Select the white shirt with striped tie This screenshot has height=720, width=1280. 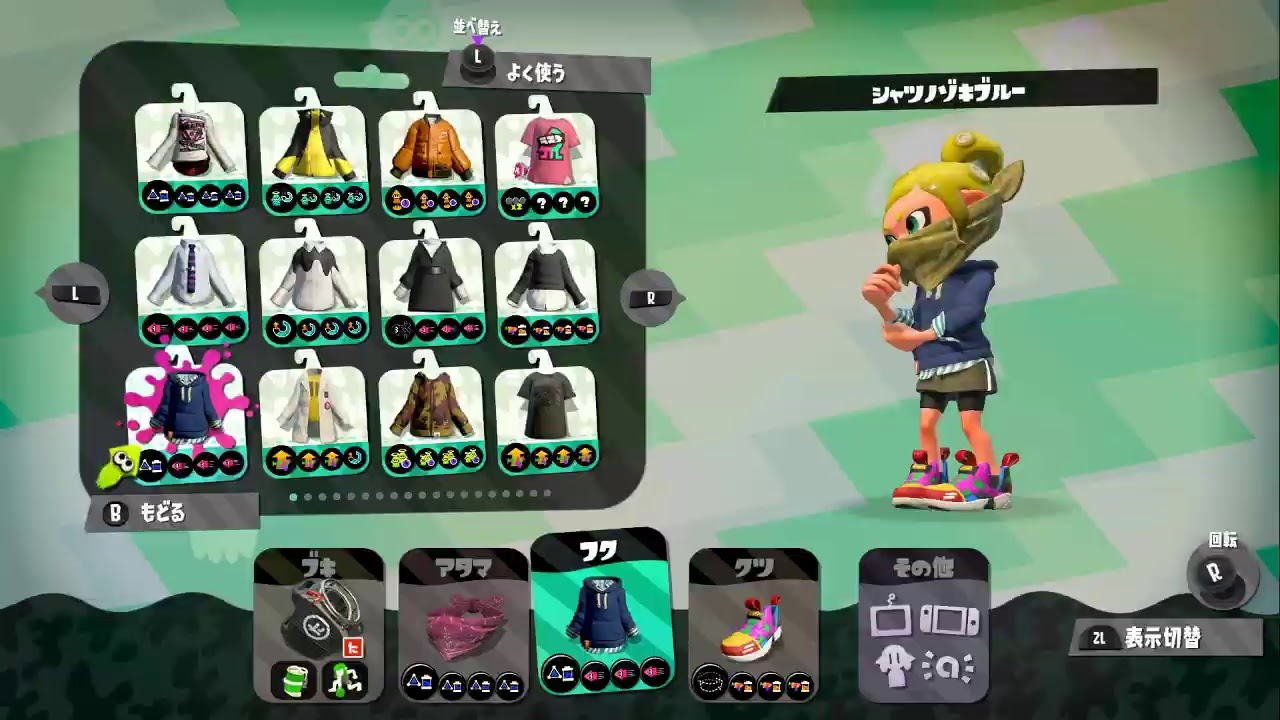pos(190,270)
